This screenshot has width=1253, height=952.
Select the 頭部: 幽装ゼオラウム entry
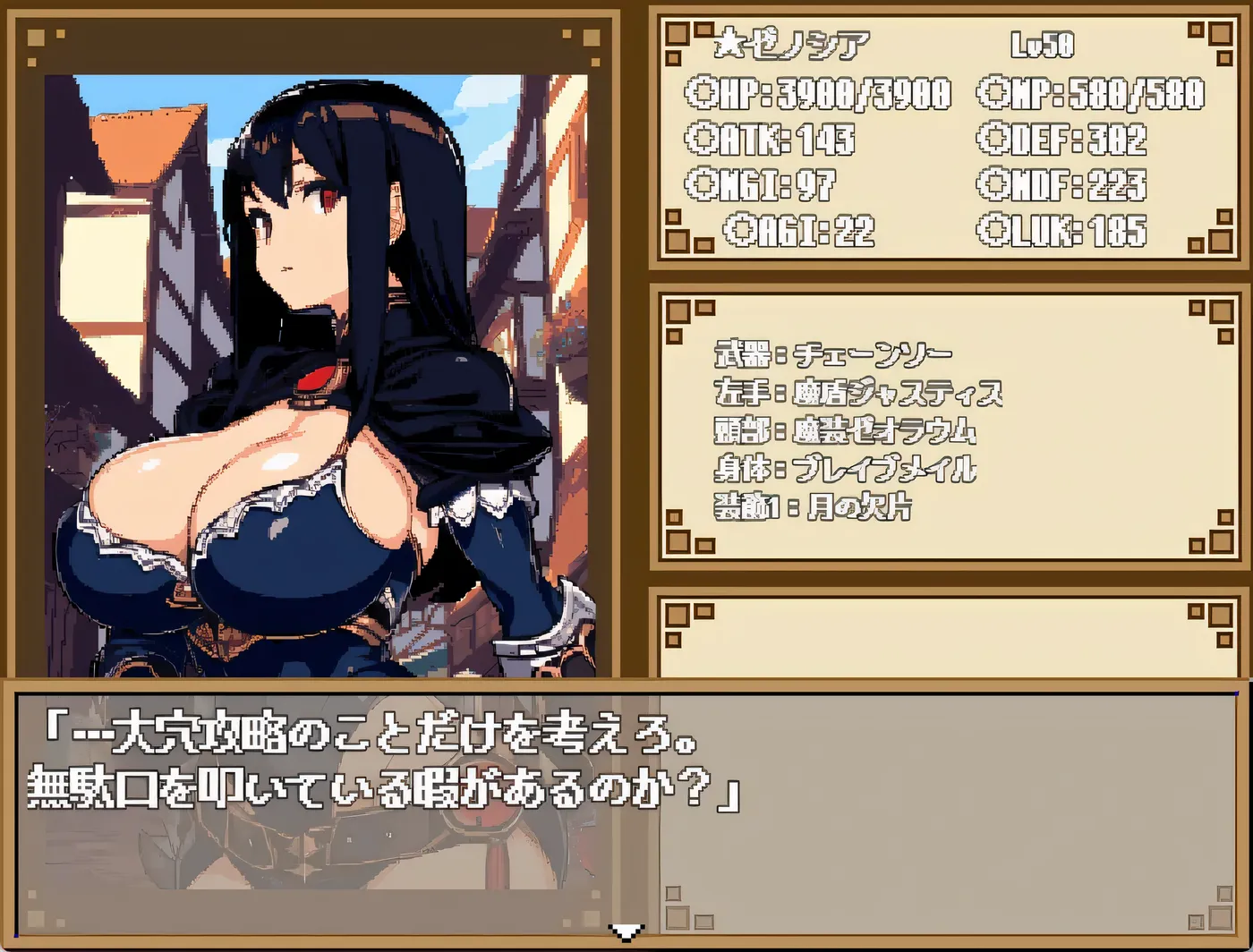[x=846, y=430]
